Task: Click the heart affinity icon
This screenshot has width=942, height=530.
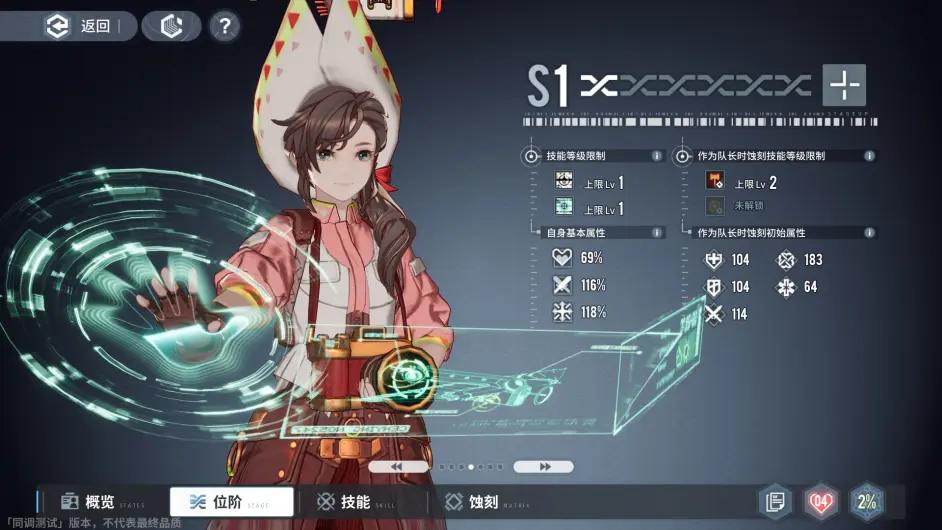Action: click(821, 501)
